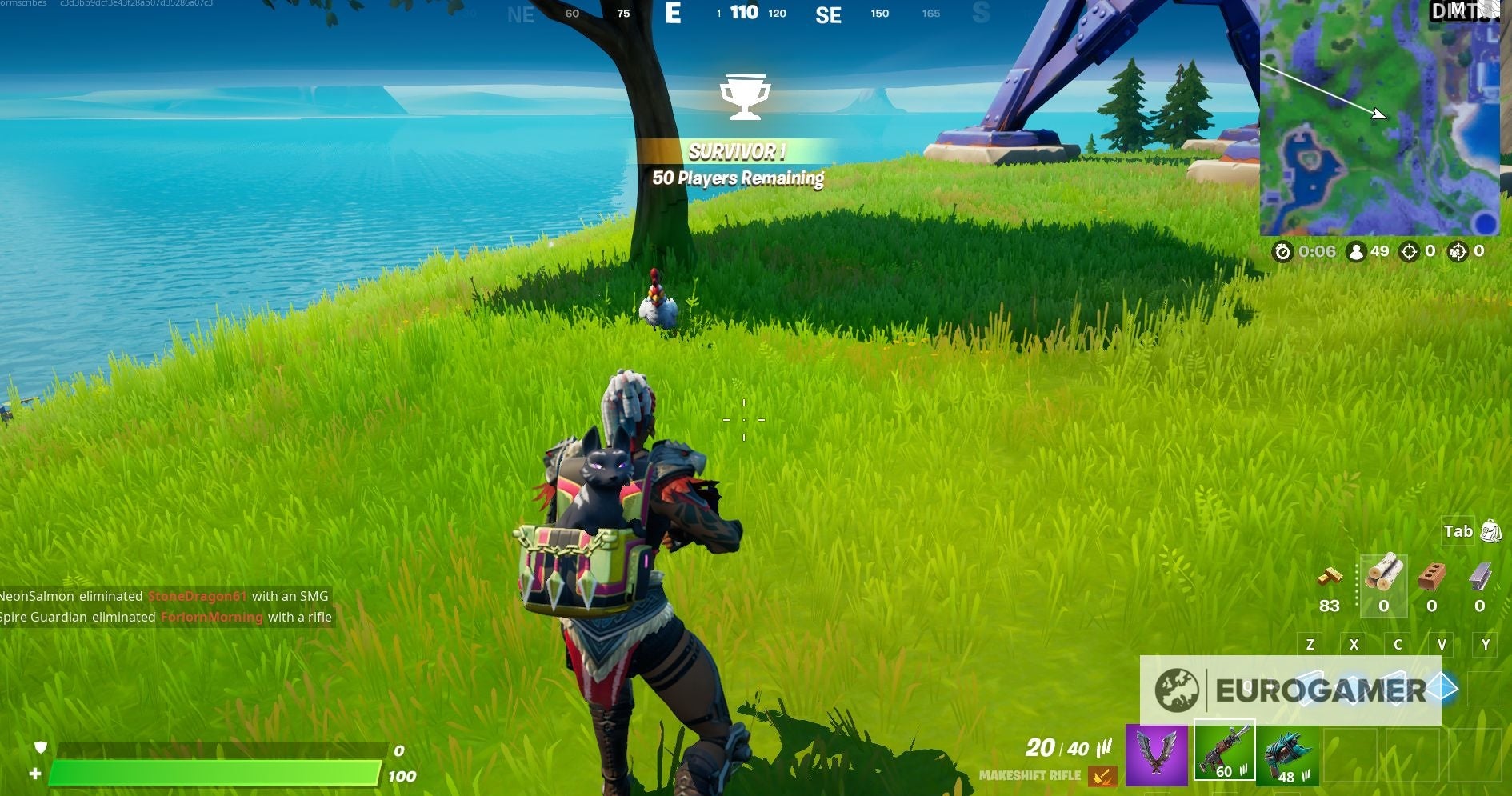This screenshot has height=796, width=1512.
Task: Toggle the Z build slot
Action: [1310, 643]
